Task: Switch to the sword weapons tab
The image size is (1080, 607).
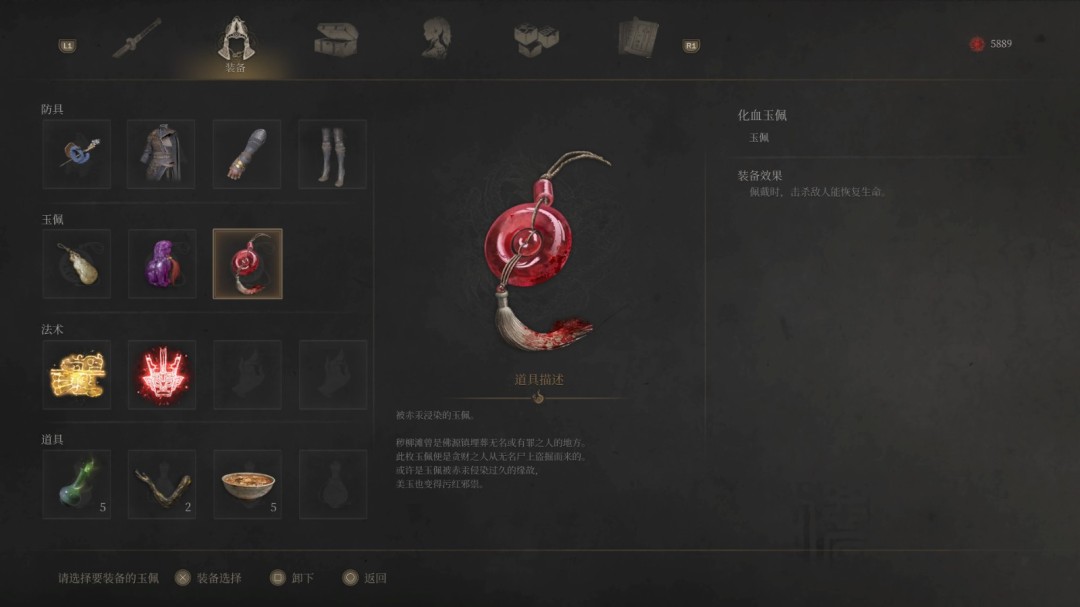Action: pyautogui.click(x=137, y=38)
